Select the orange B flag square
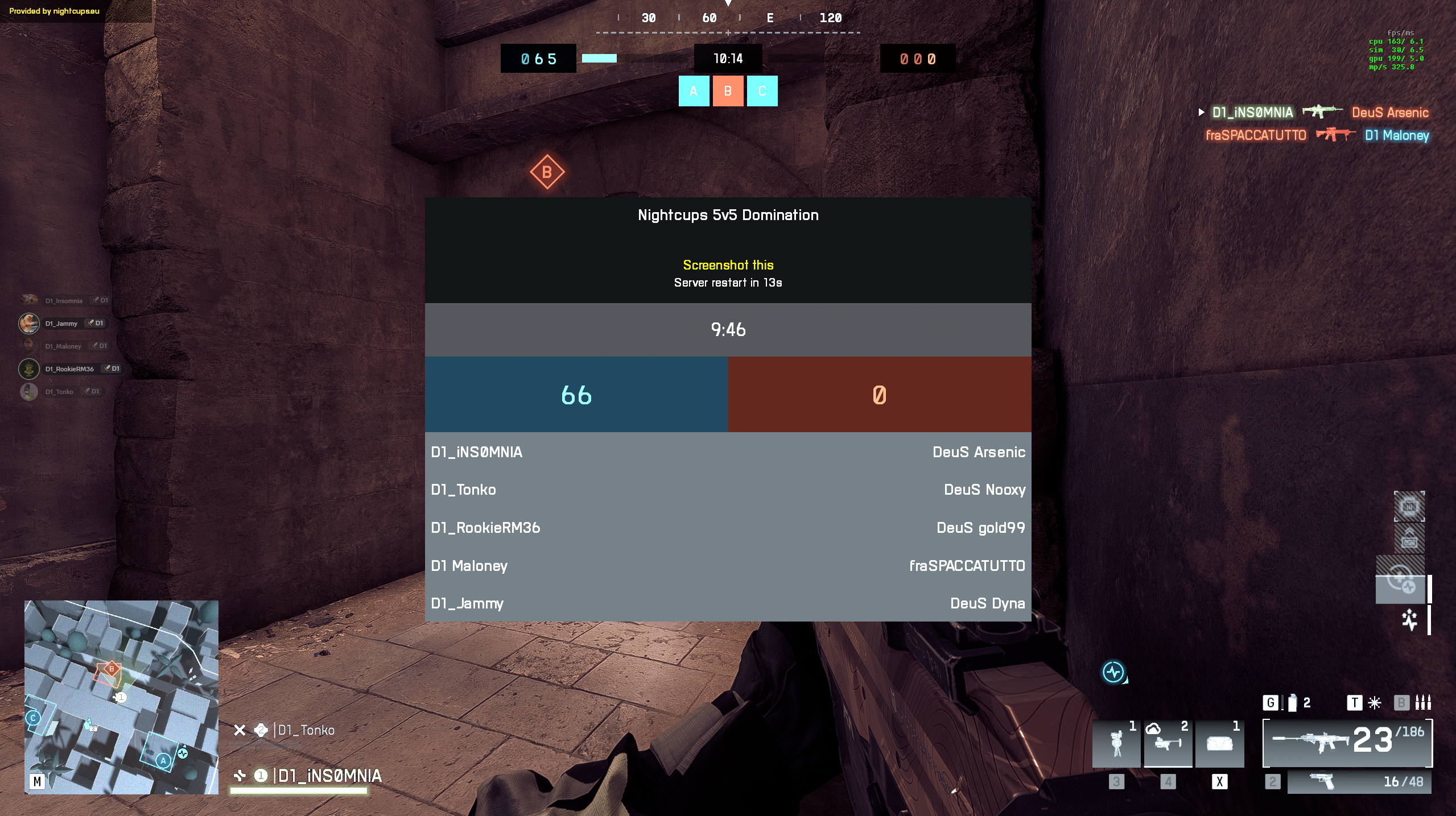This screenshot has height=816, width=1456. pyautogui.click(x=728, y=91)
